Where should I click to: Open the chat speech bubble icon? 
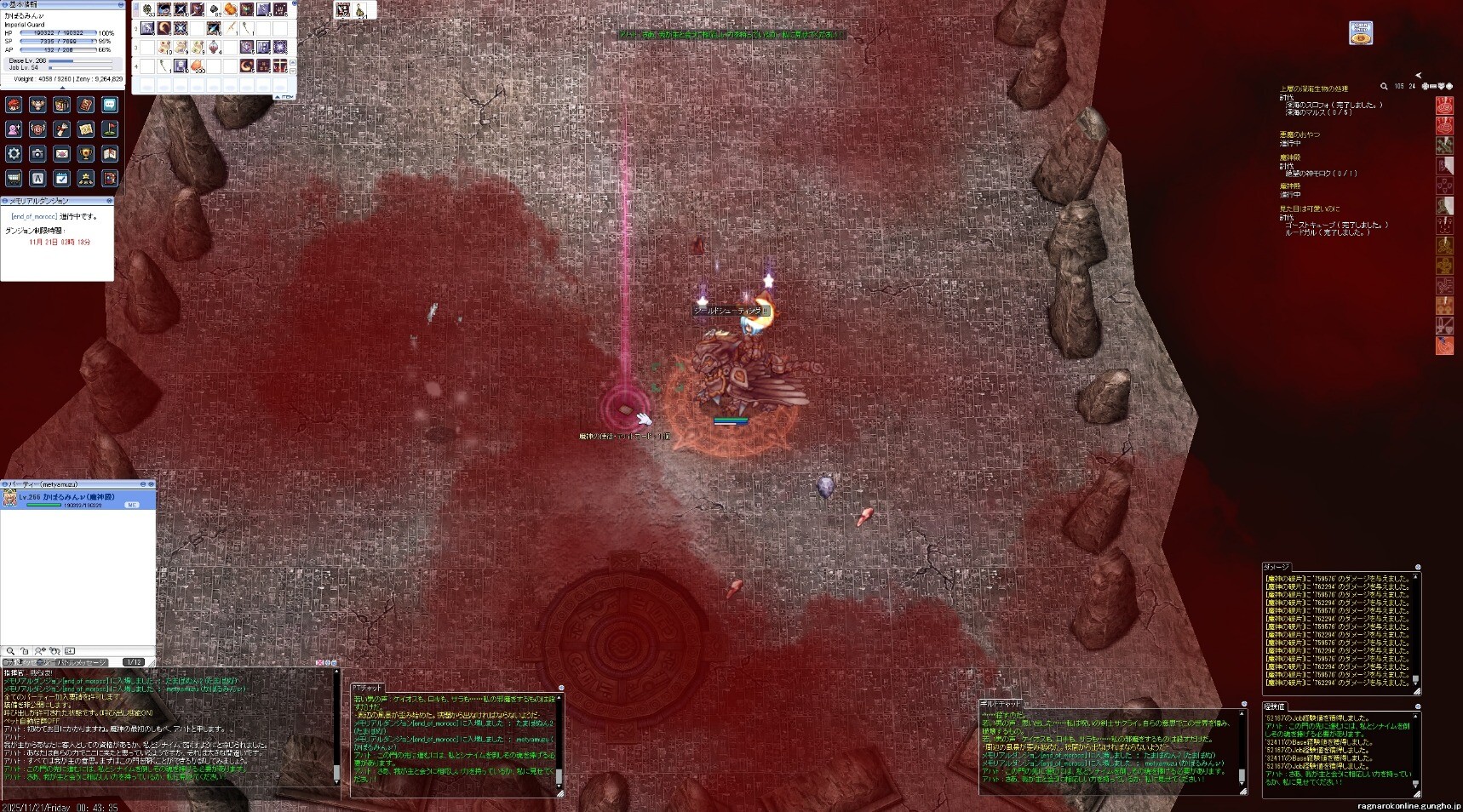(110, 105)
